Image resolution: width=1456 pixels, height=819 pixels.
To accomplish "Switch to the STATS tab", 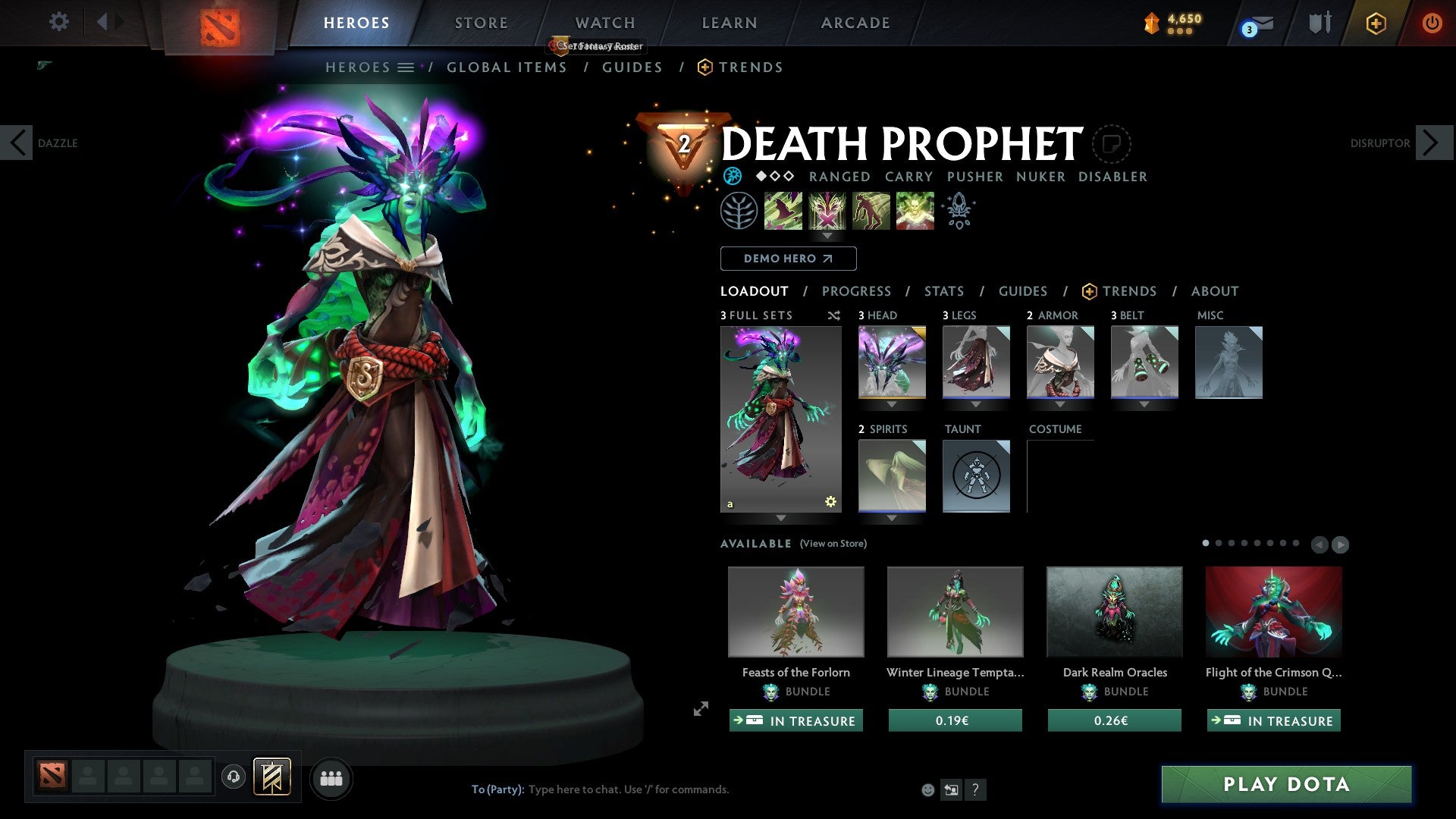I will click(943, 291).
